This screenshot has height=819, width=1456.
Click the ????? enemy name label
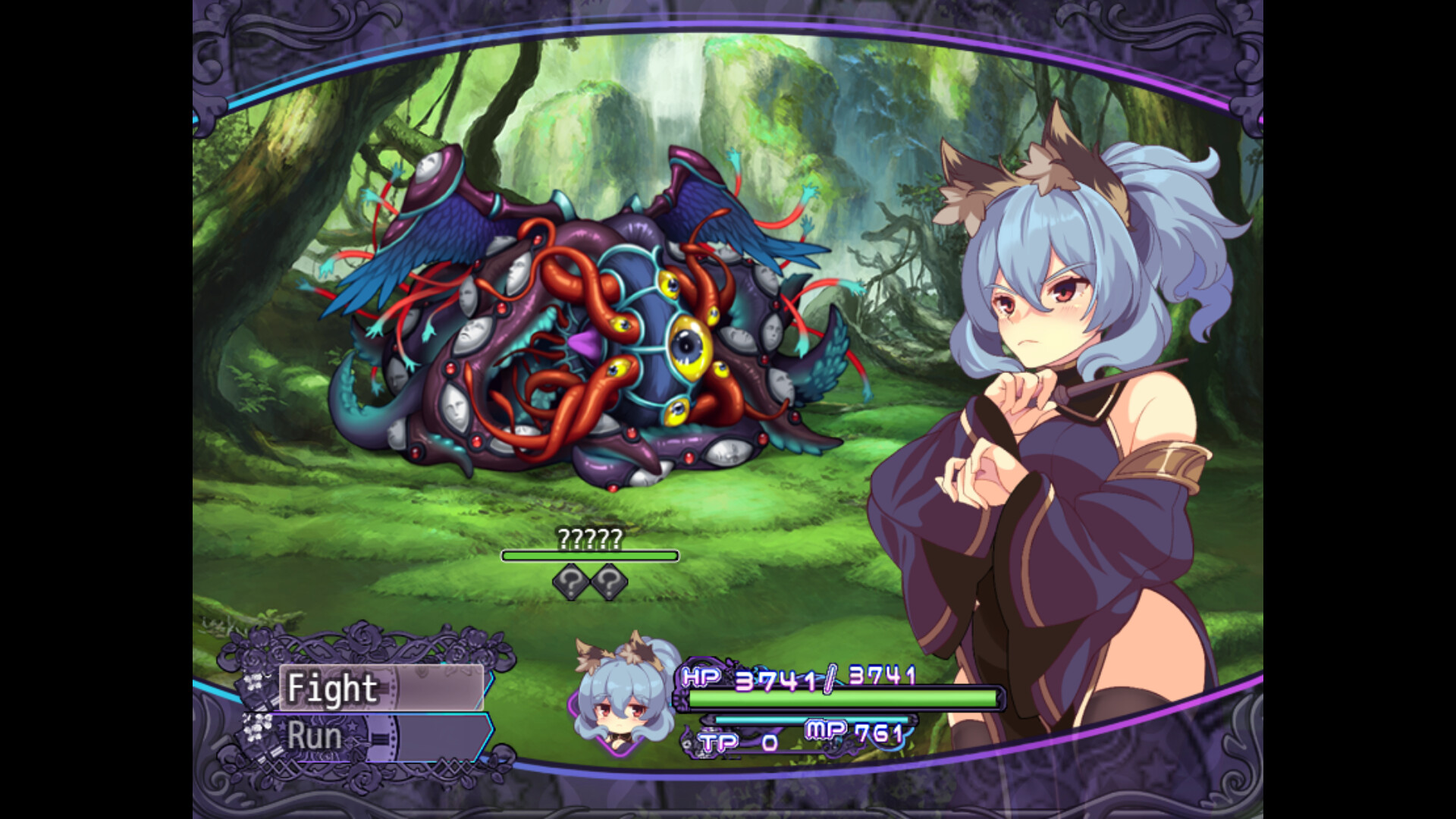coord(591,539)
